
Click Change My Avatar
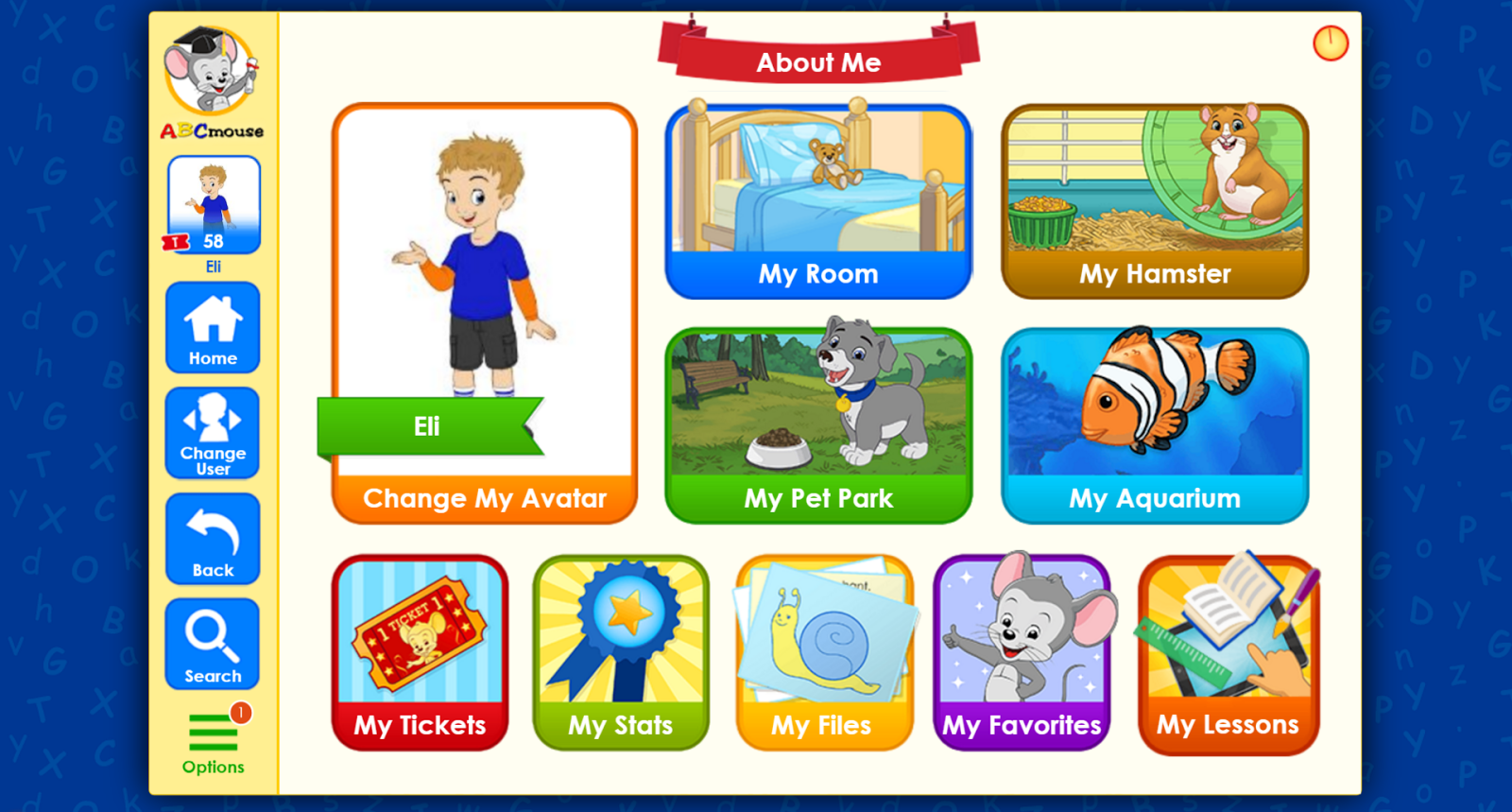485,498
